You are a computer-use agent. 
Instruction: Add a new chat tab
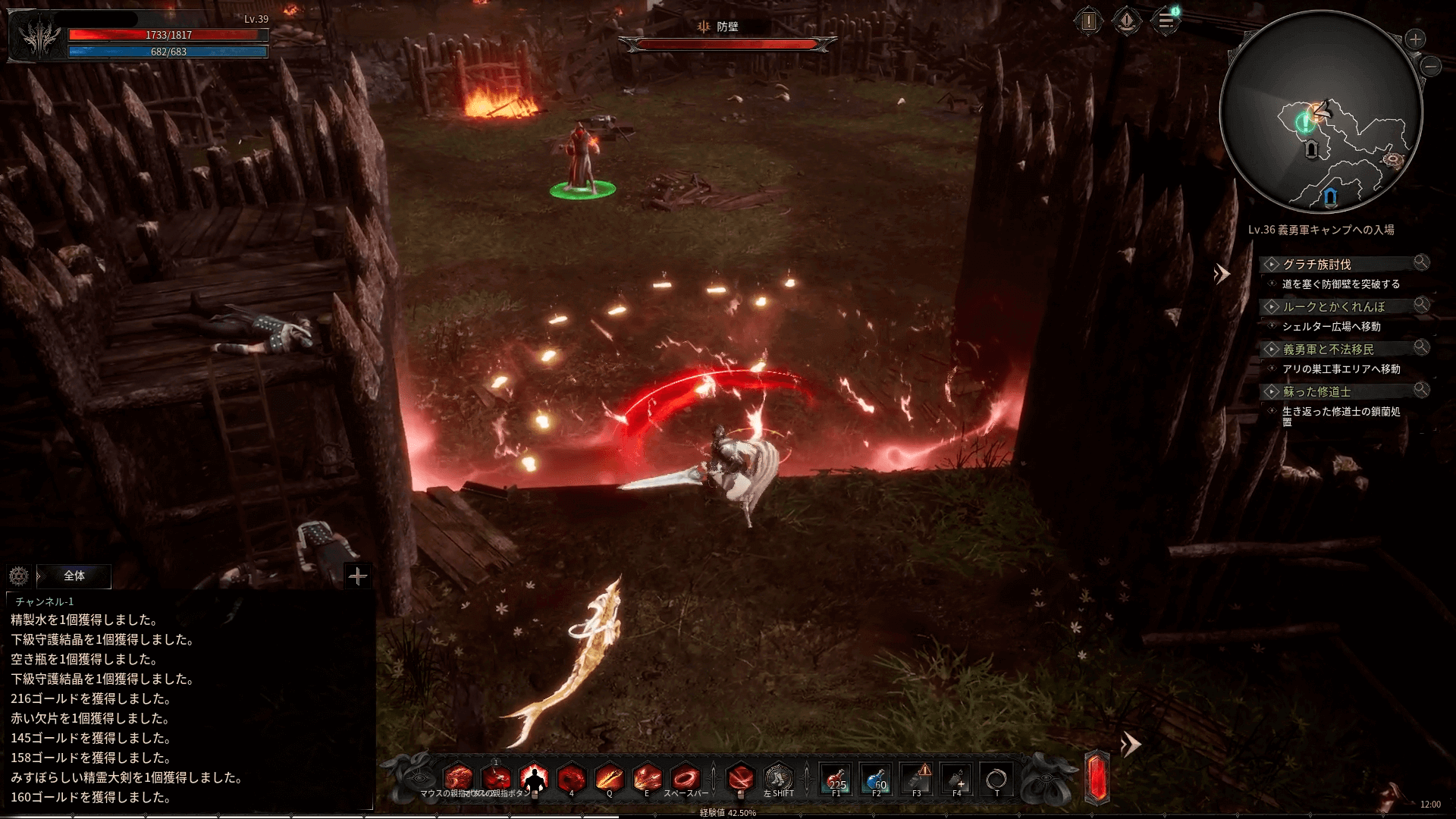pyautogui.click(x=357, y=576)
